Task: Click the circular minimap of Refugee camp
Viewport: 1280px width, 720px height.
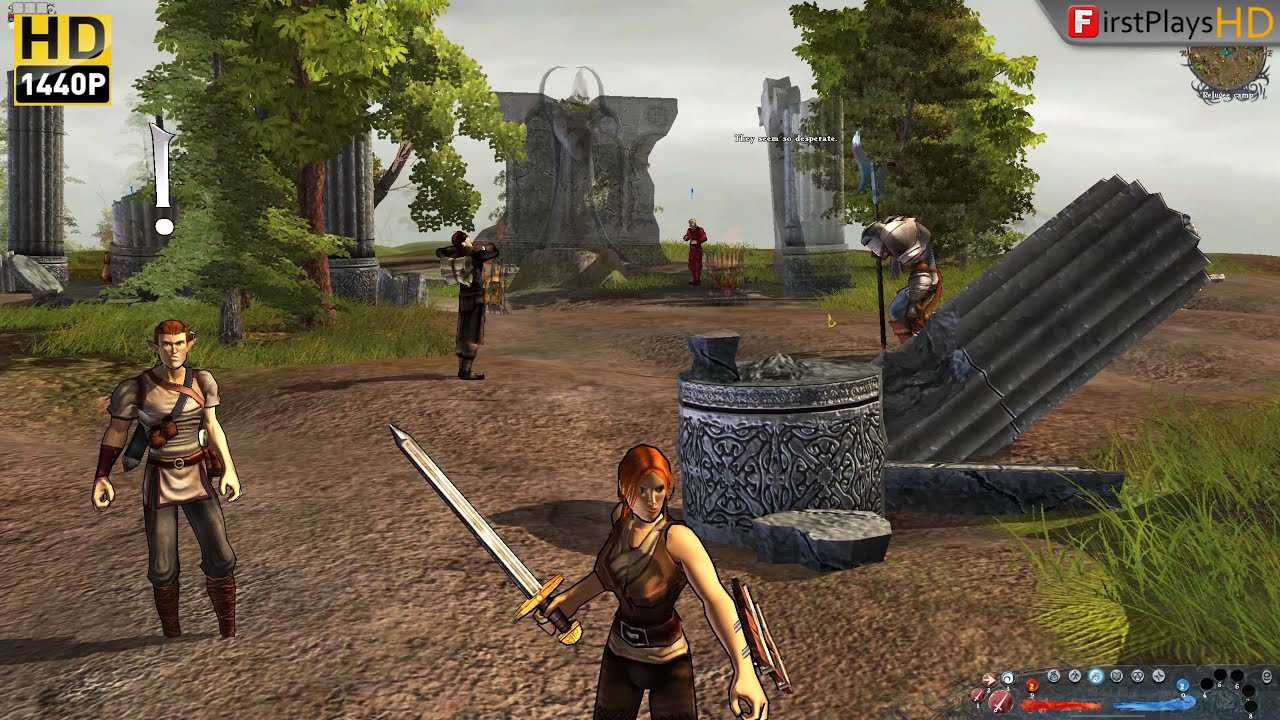Action: pyautogui.click(x=1229, y=68)
